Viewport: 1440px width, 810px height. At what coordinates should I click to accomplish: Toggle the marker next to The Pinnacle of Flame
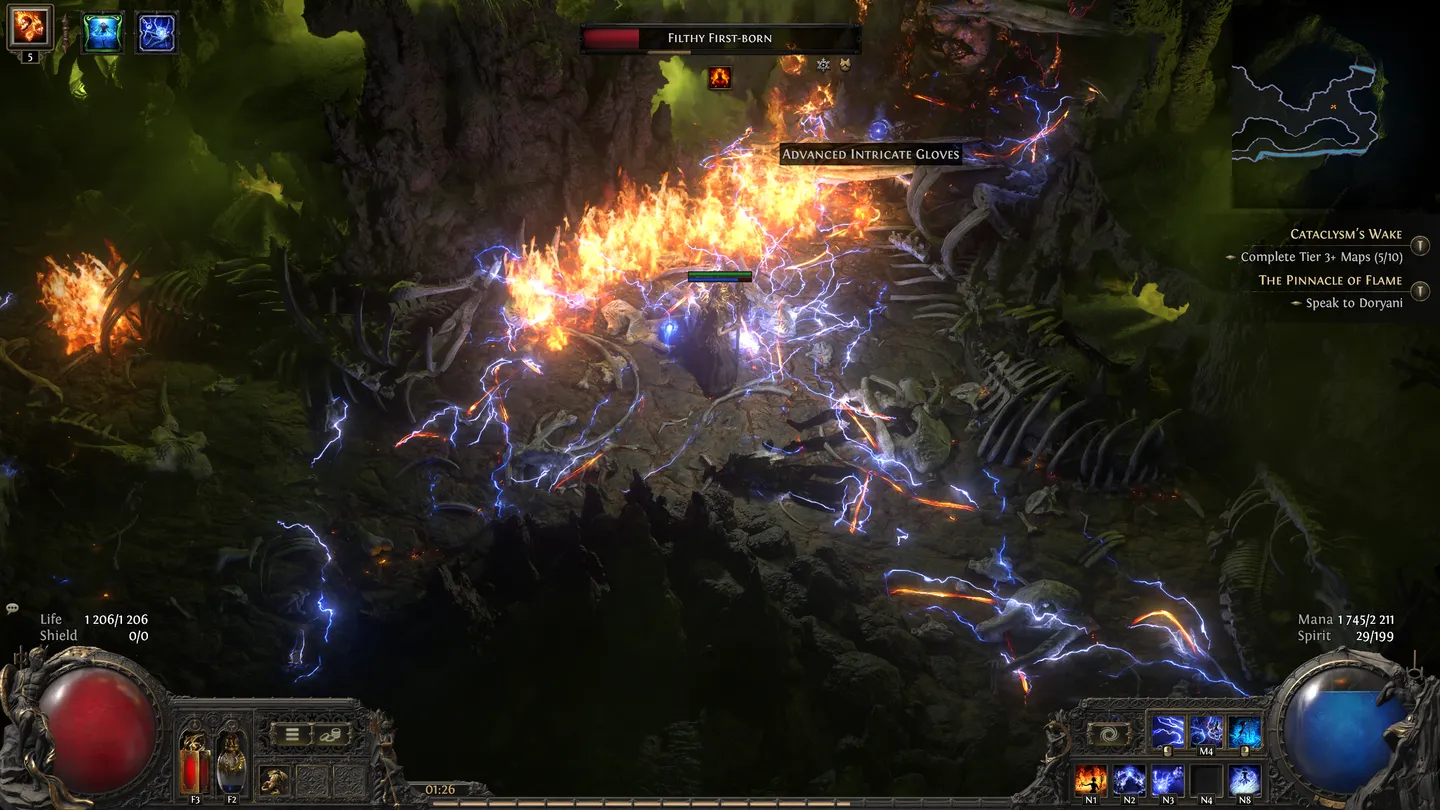coord(1420,291)
